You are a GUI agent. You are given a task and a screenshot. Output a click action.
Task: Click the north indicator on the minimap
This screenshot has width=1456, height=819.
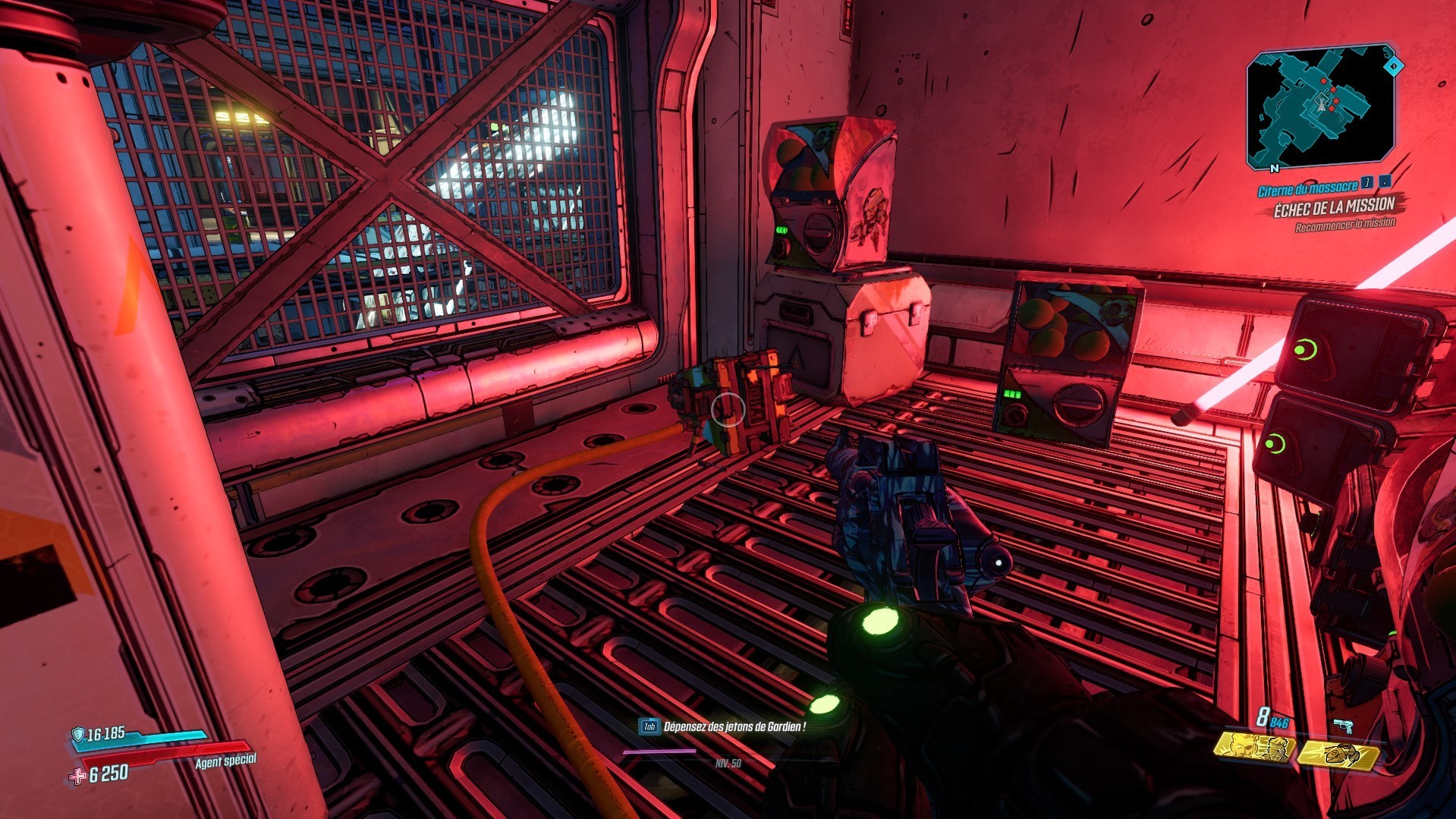(x=1275, y=168)
